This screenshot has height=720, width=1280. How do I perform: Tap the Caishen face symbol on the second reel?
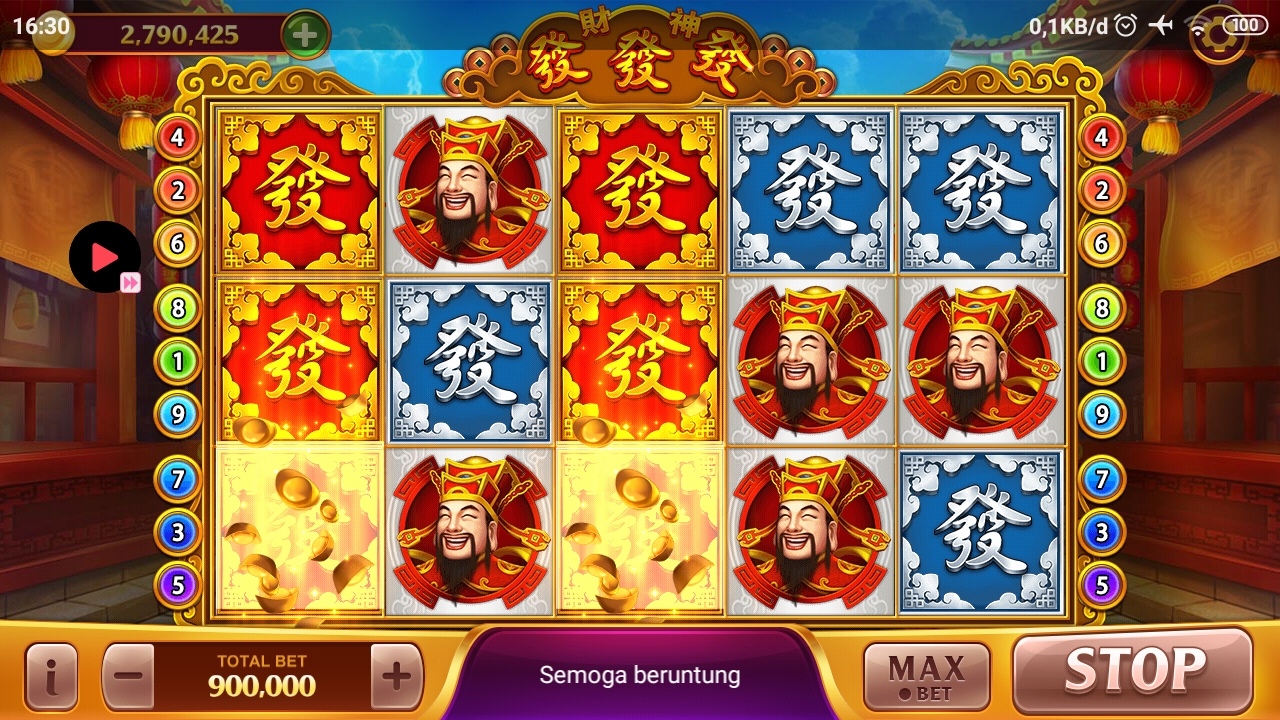coord(466,189)
